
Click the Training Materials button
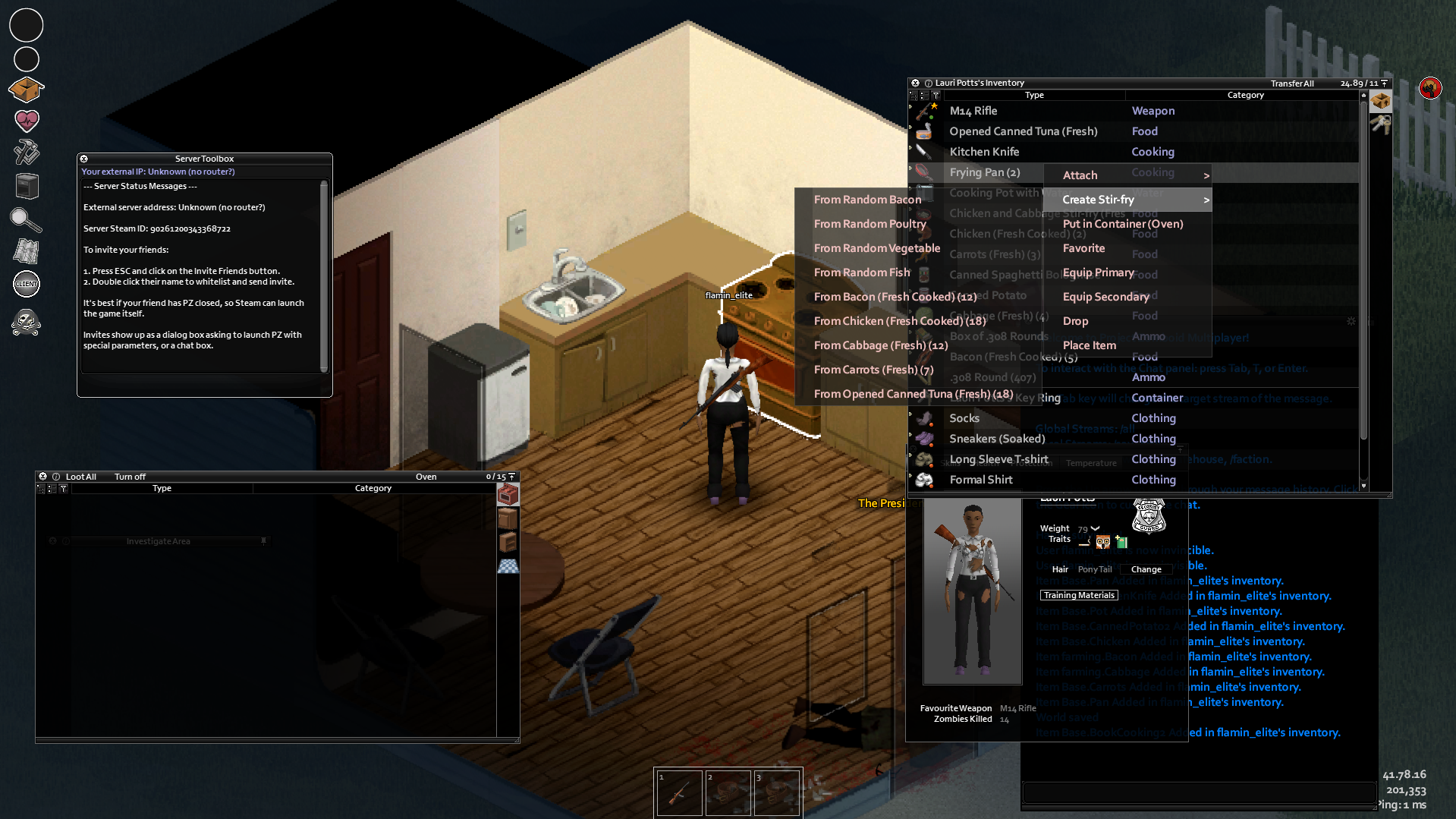pyautogui.click(x=1078, y=594)
